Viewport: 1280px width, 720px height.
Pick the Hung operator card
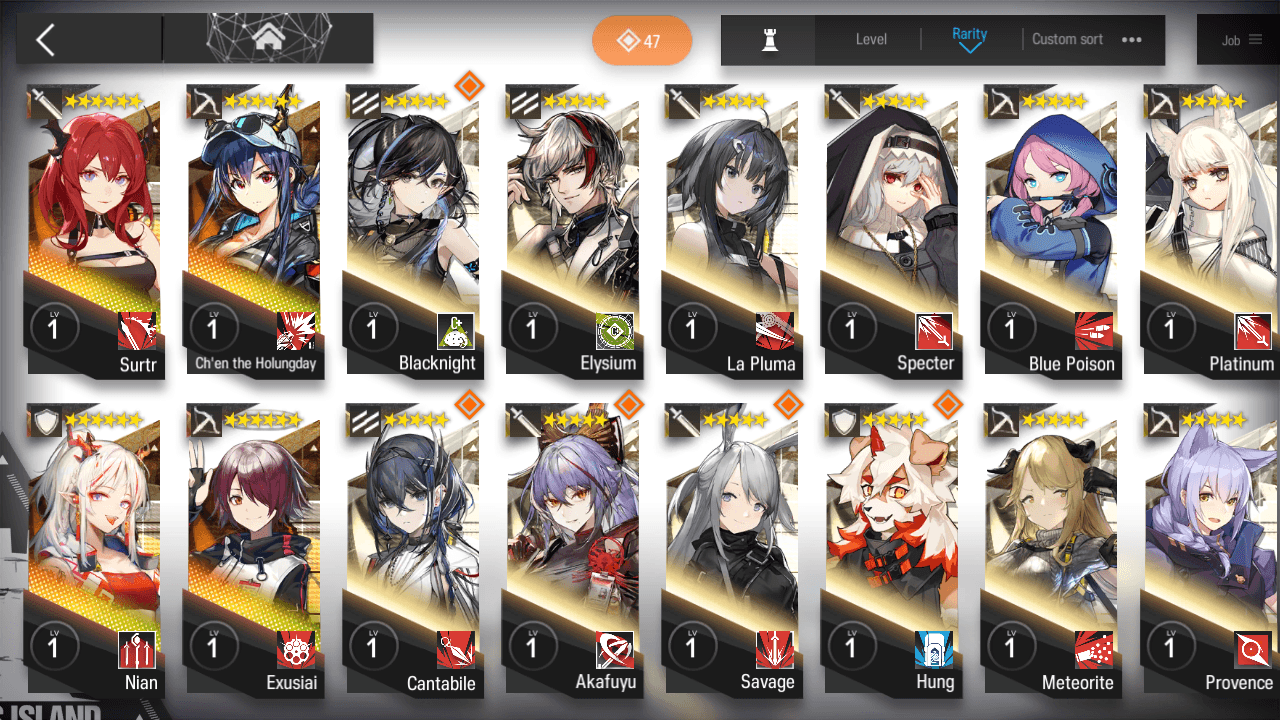tap(890, 550)
